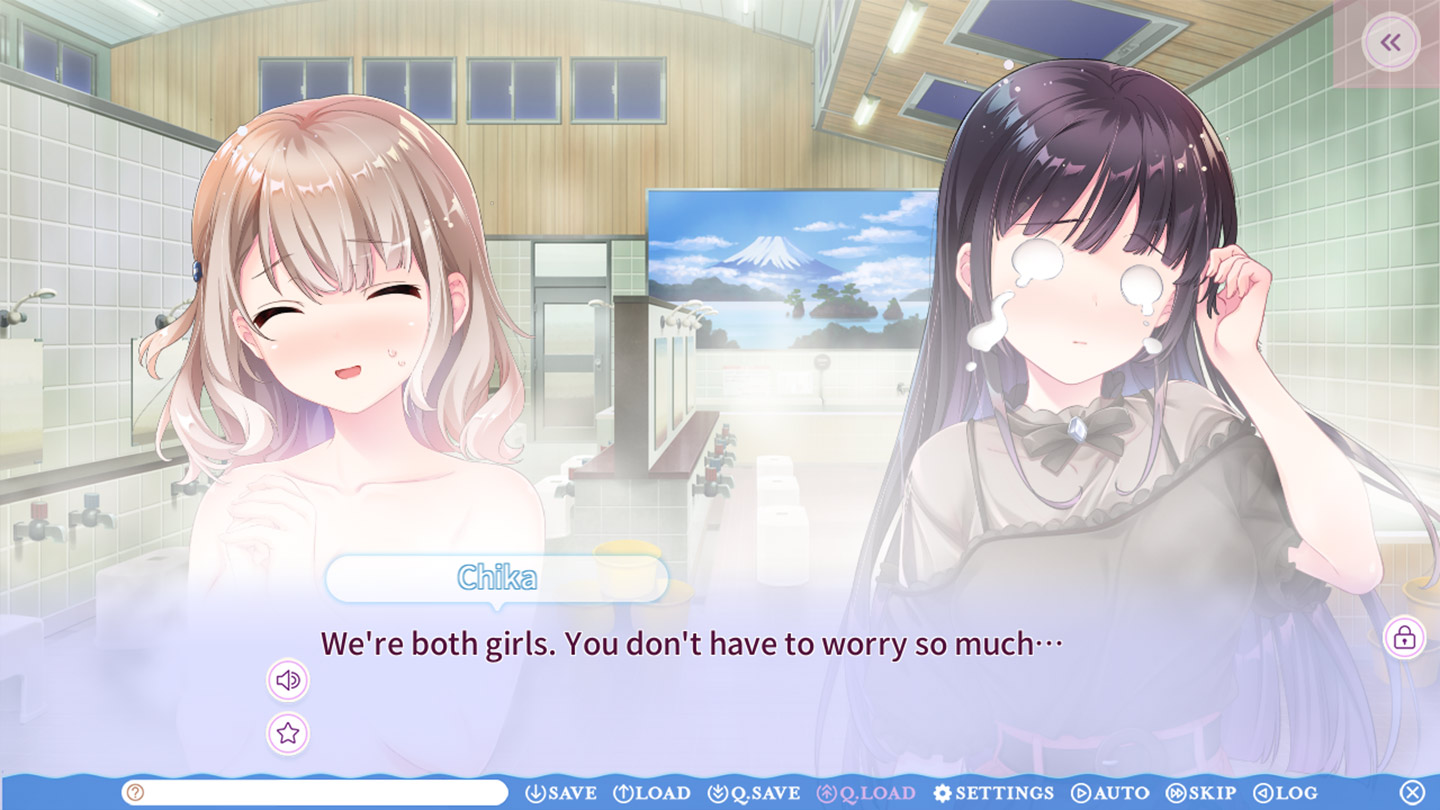Quick load using Q.LOAD
1440x810 pixels.
(x=866, y=793)
